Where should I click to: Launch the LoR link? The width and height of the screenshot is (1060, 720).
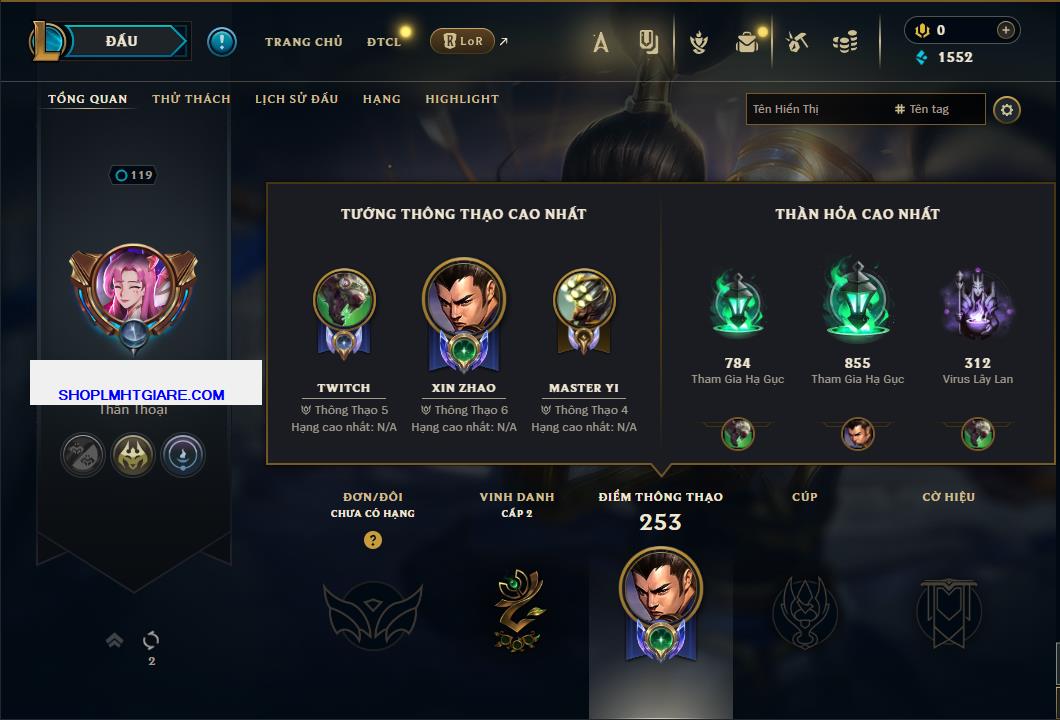[x=464, y=41]
